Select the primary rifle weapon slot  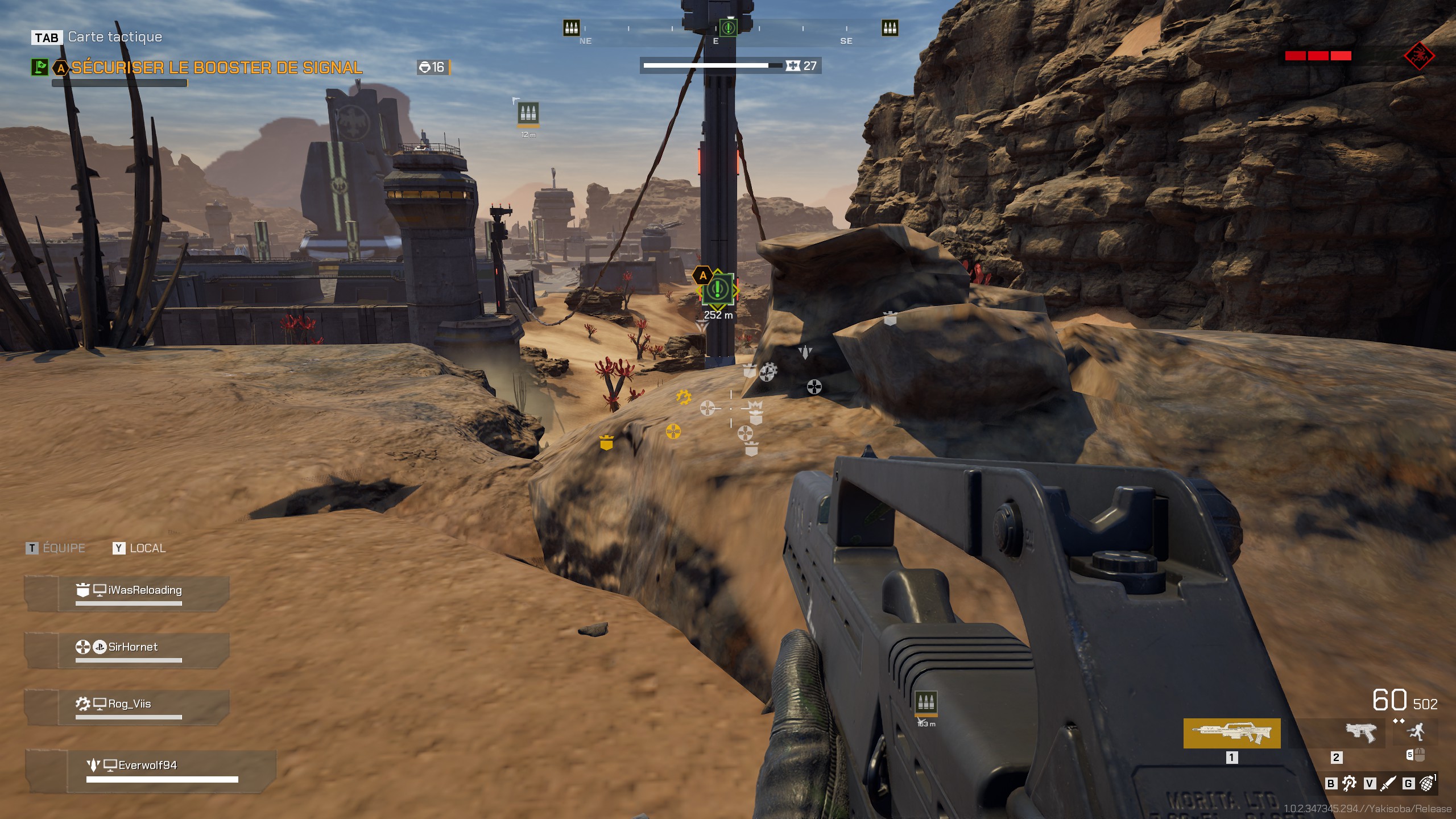coord(1231,733)
